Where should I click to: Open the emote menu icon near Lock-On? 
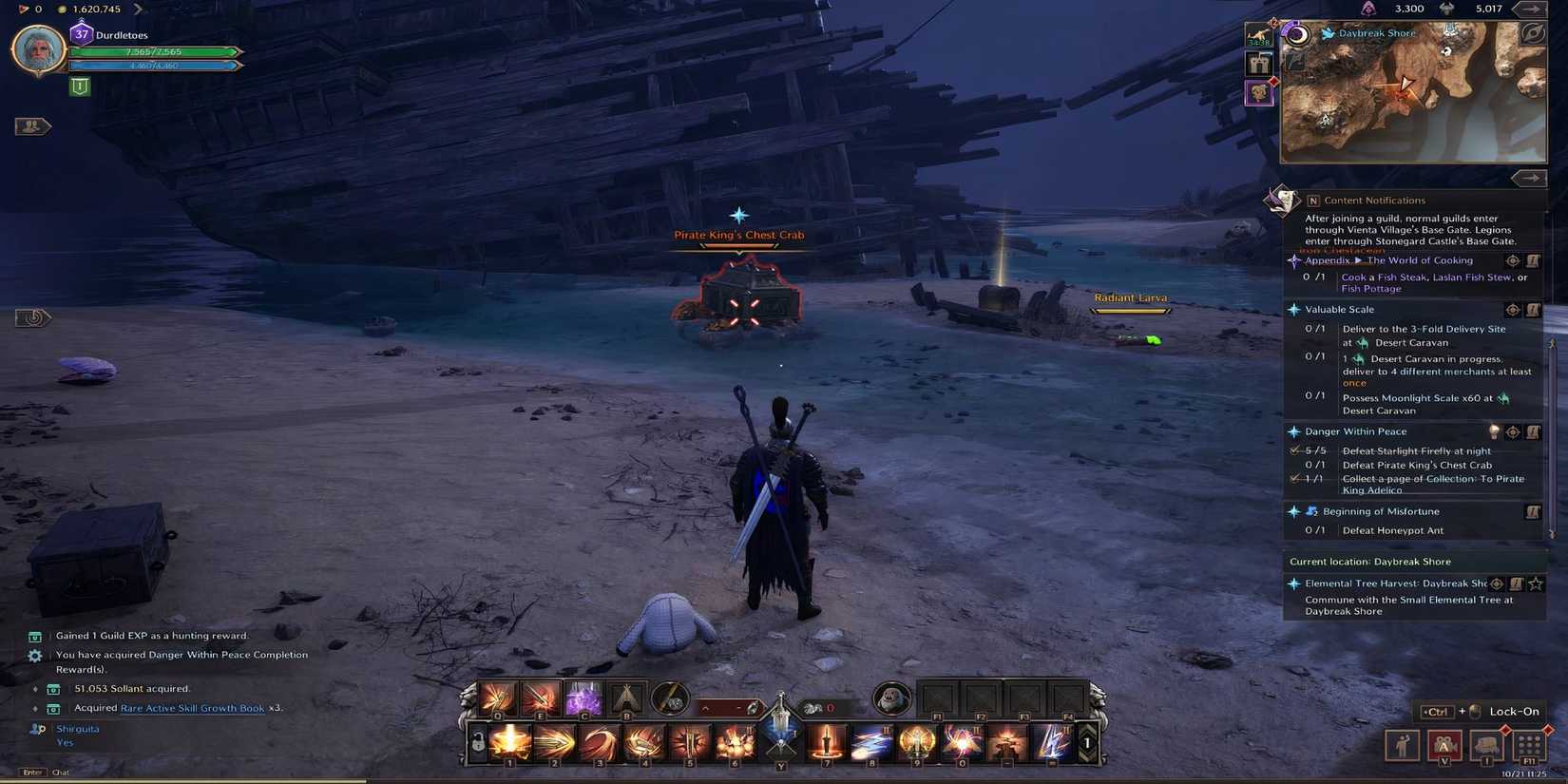tap(1403, 746)
